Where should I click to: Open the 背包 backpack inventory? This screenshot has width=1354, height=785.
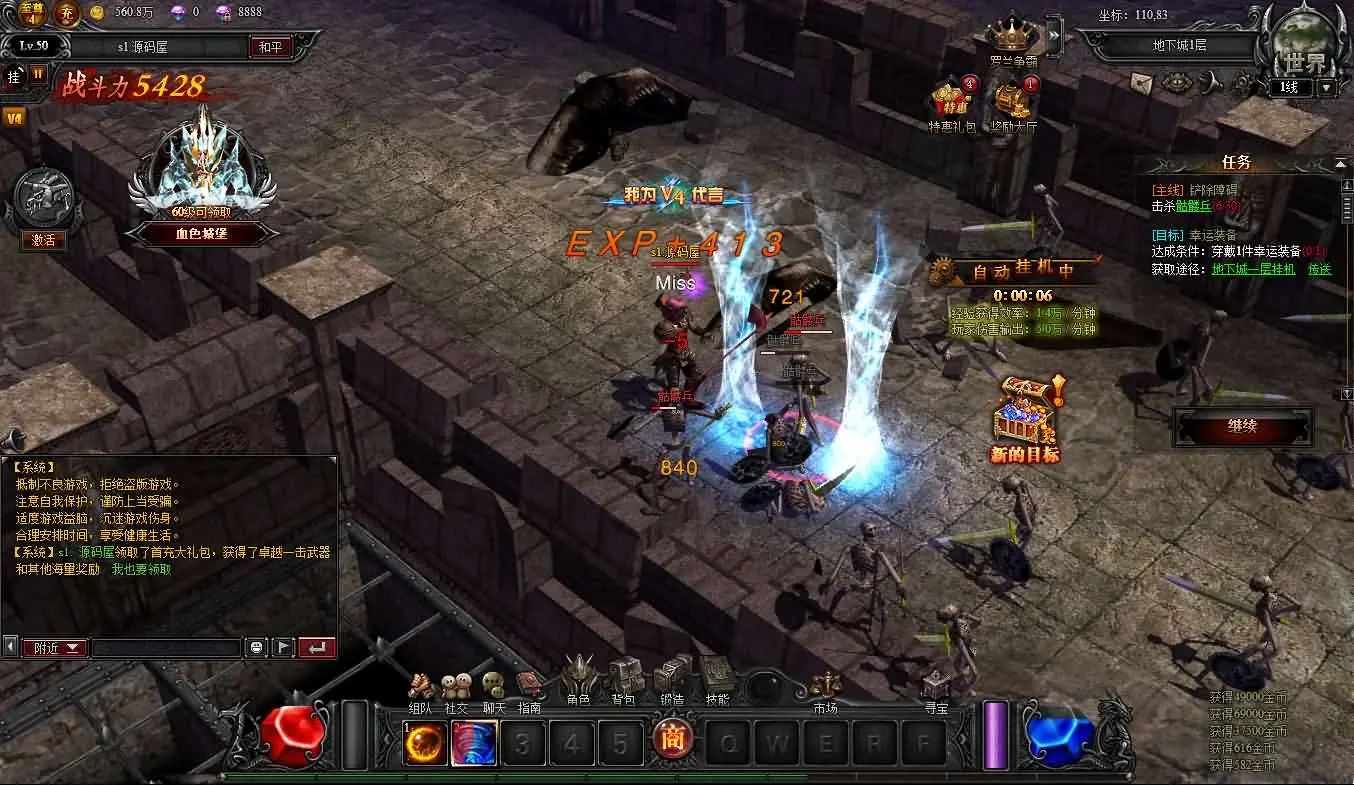pyautogui.click(x=624, y=680)
